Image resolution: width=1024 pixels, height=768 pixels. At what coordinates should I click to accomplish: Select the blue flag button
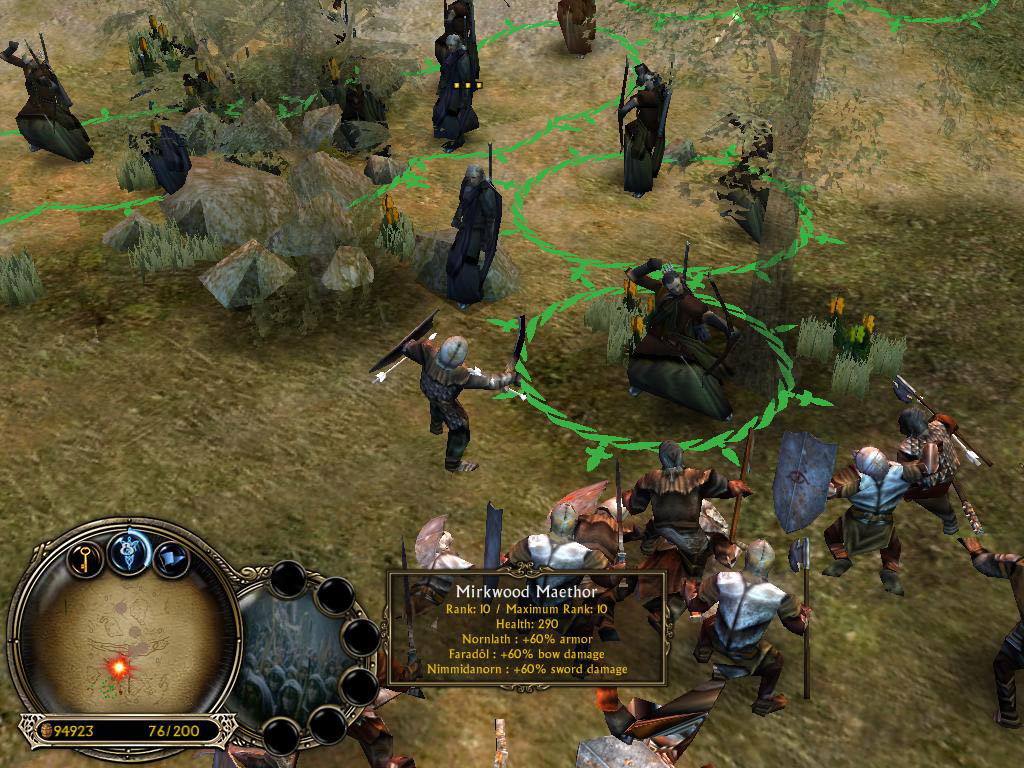tap(171, 557)
